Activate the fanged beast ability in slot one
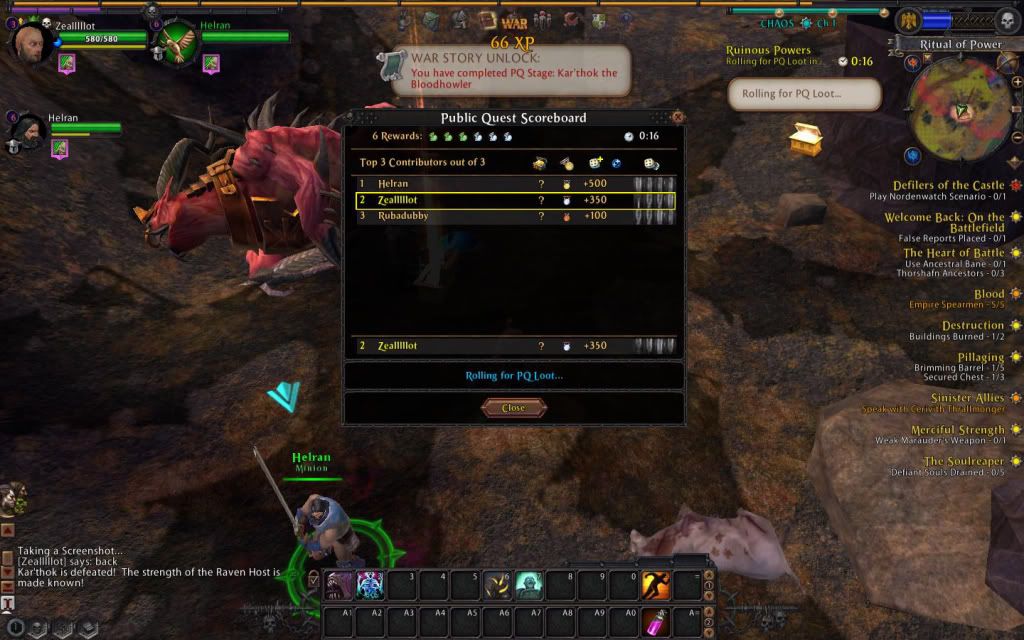 coord(340,584)
